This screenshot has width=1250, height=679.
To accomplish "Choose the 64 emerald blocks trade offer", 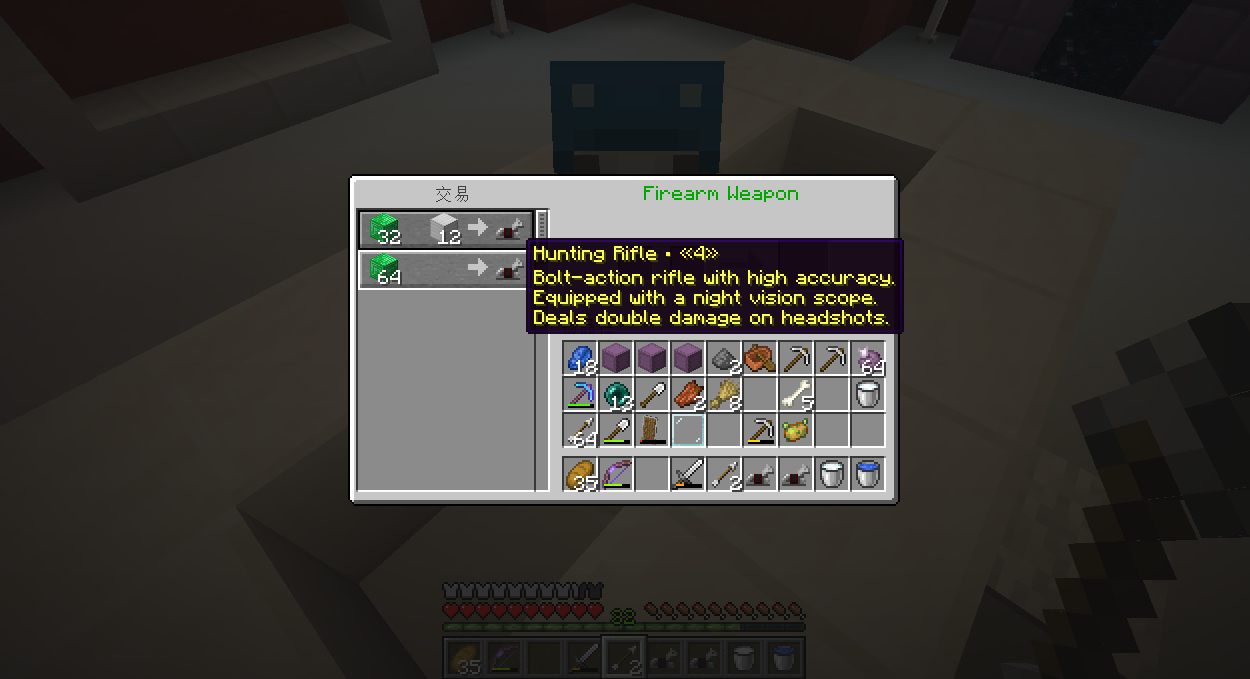I will coord(445,269).
